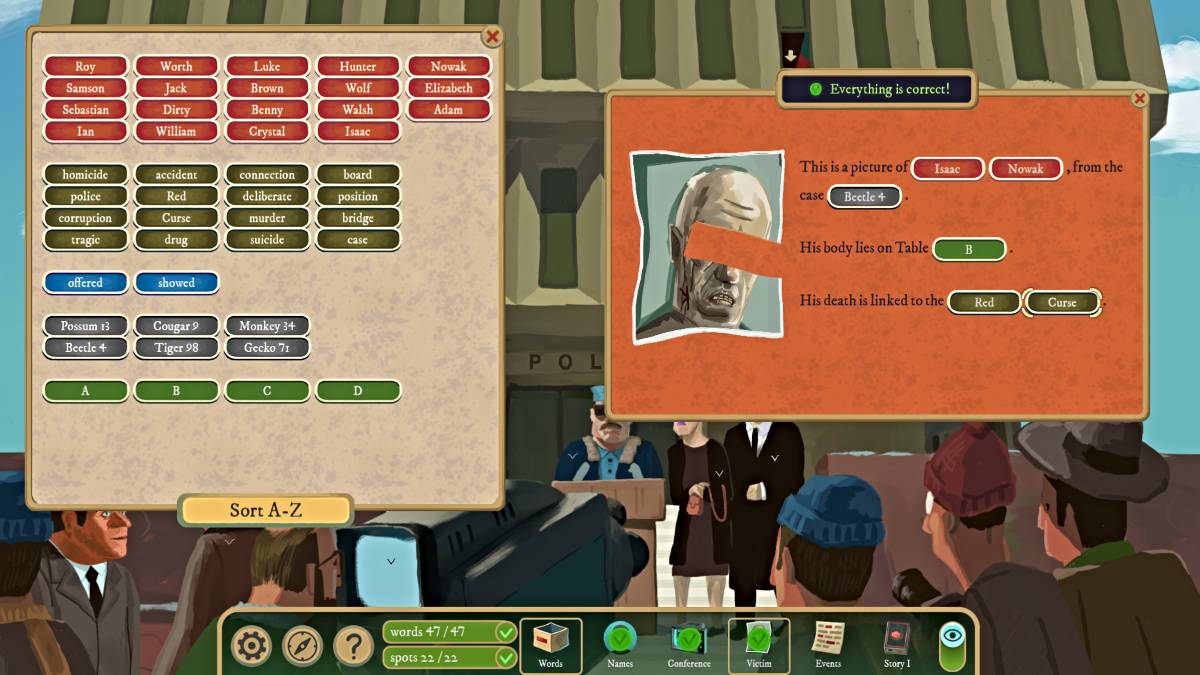This screenshot has width=1200, height=675.
Task: Click the 'Isaac' name slot in the sentence
Action: pyautogui.click(x=947, y=169)
